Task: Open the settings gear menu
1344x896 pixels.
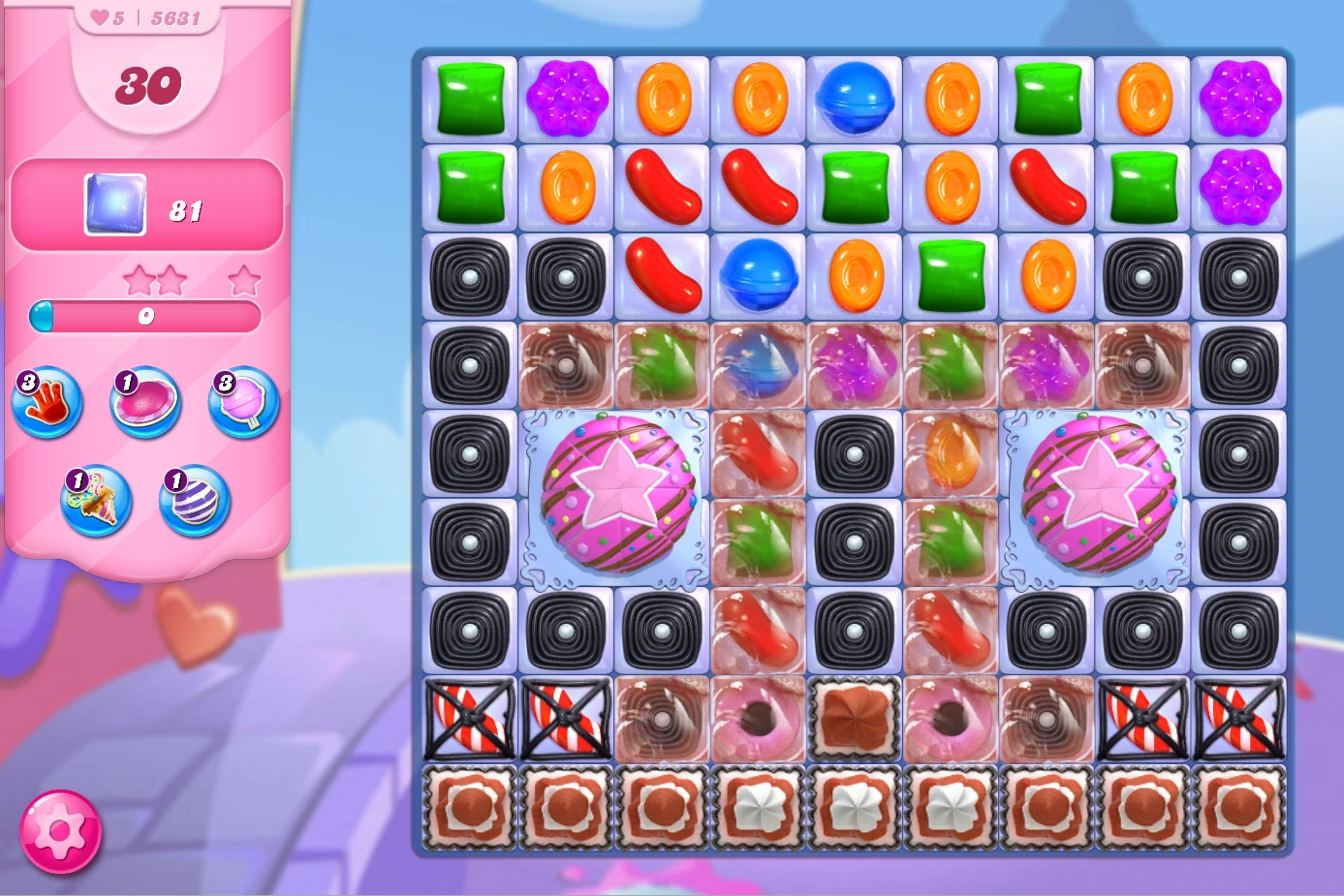Action: coord(60,830)
